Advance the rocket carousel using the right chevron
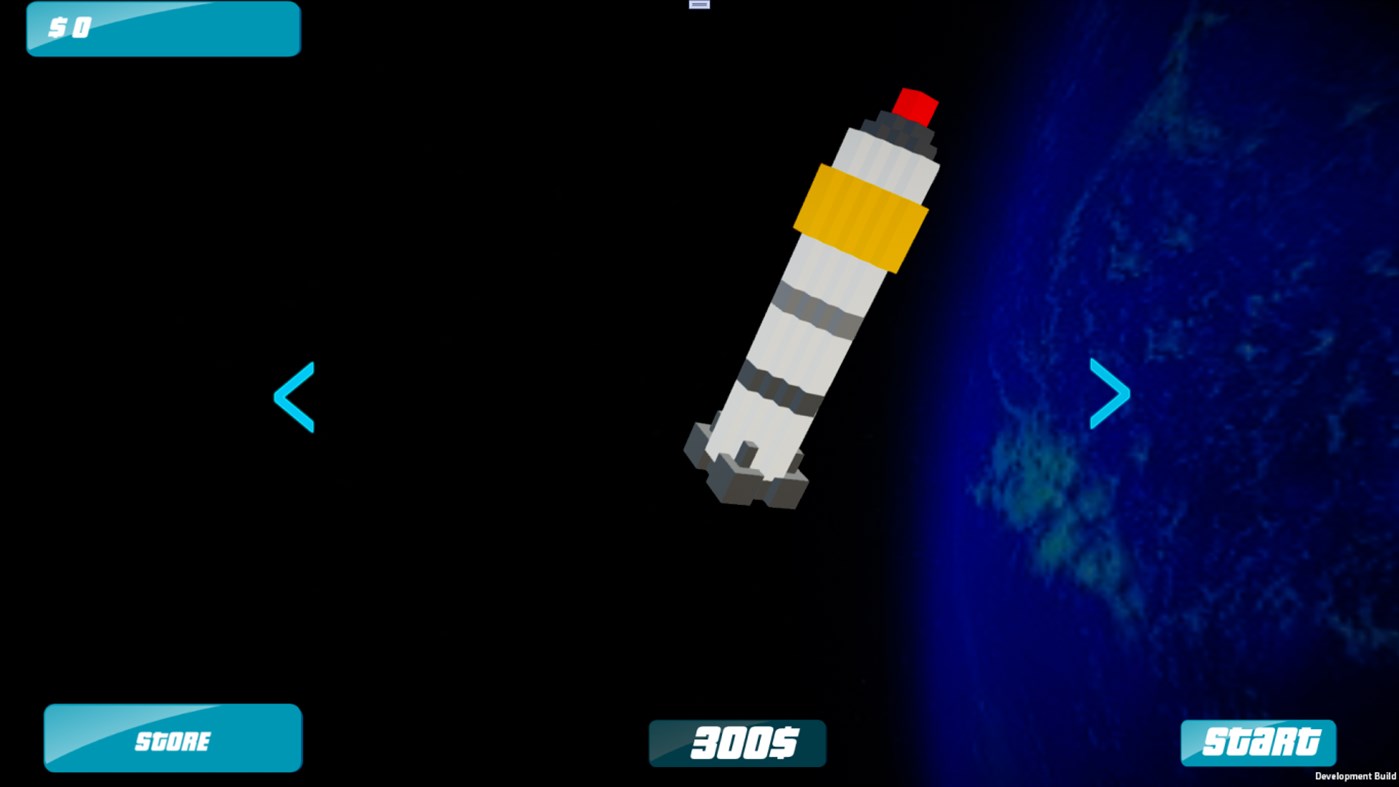Image resolution: width=1399 pixels, height=787 pixels. click(x=1109, y=393)
